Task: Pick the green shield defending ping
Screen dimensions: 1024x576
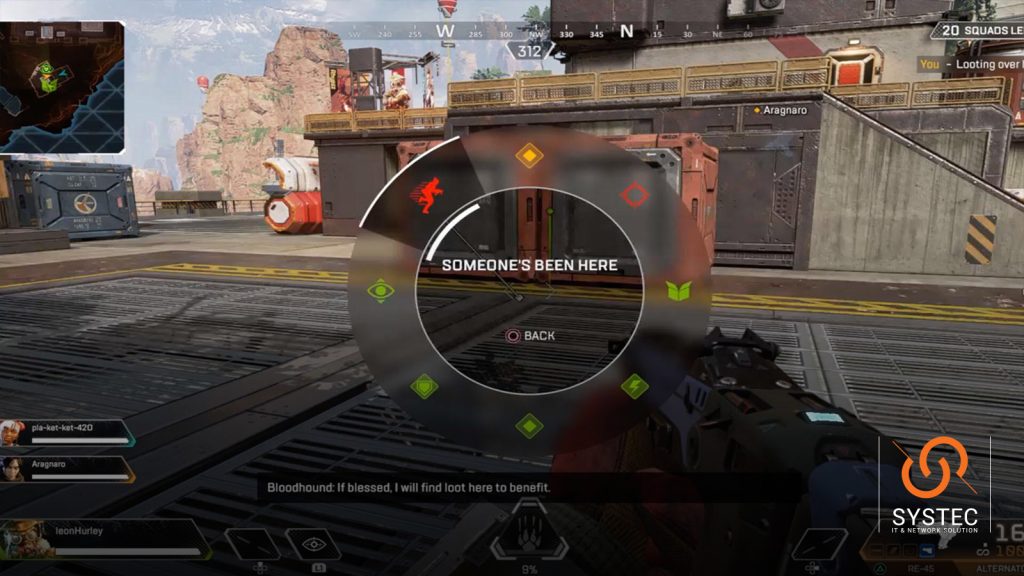Action: click(424, 386)
